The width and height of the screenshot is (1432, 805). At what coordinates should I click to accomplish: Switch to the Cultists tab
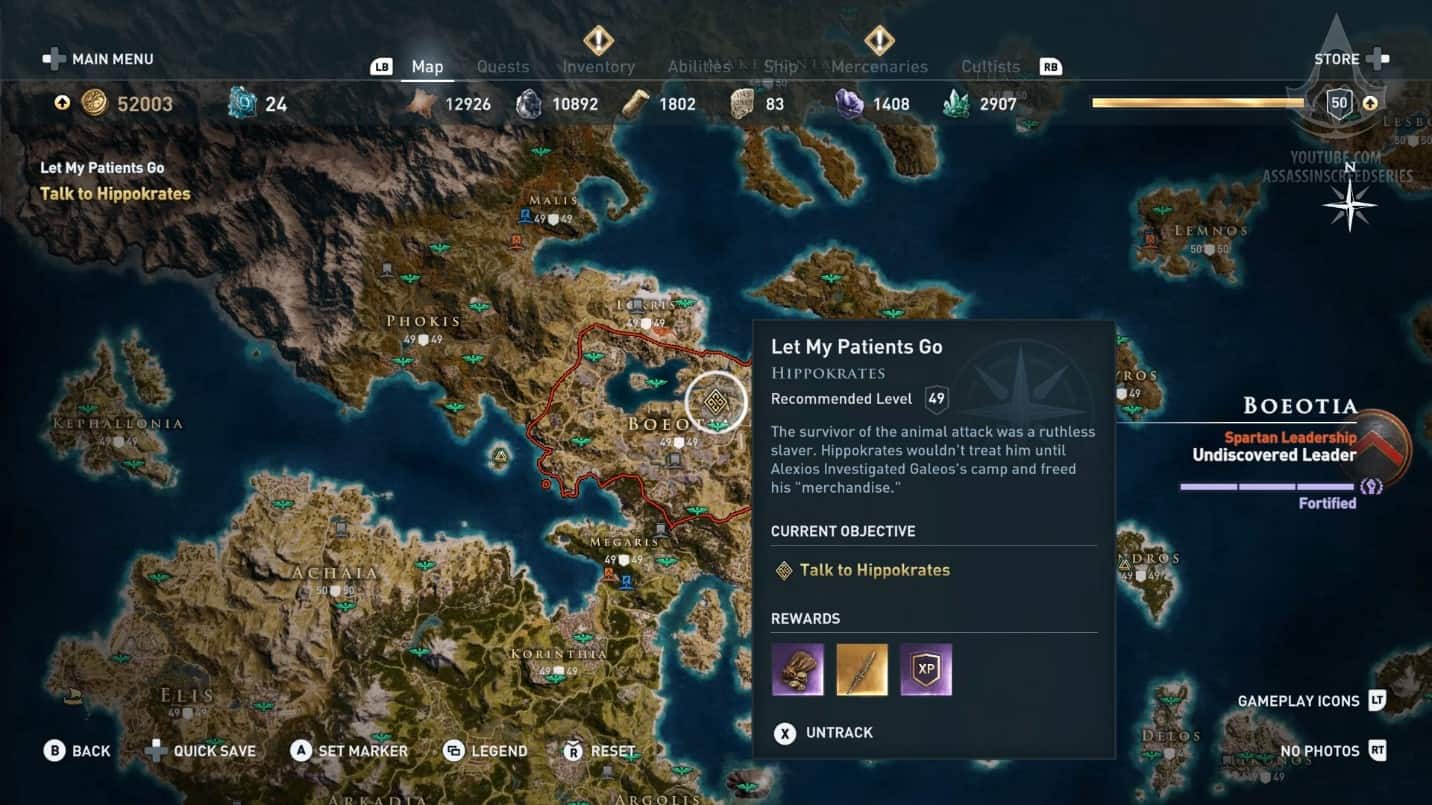[990, 67]
